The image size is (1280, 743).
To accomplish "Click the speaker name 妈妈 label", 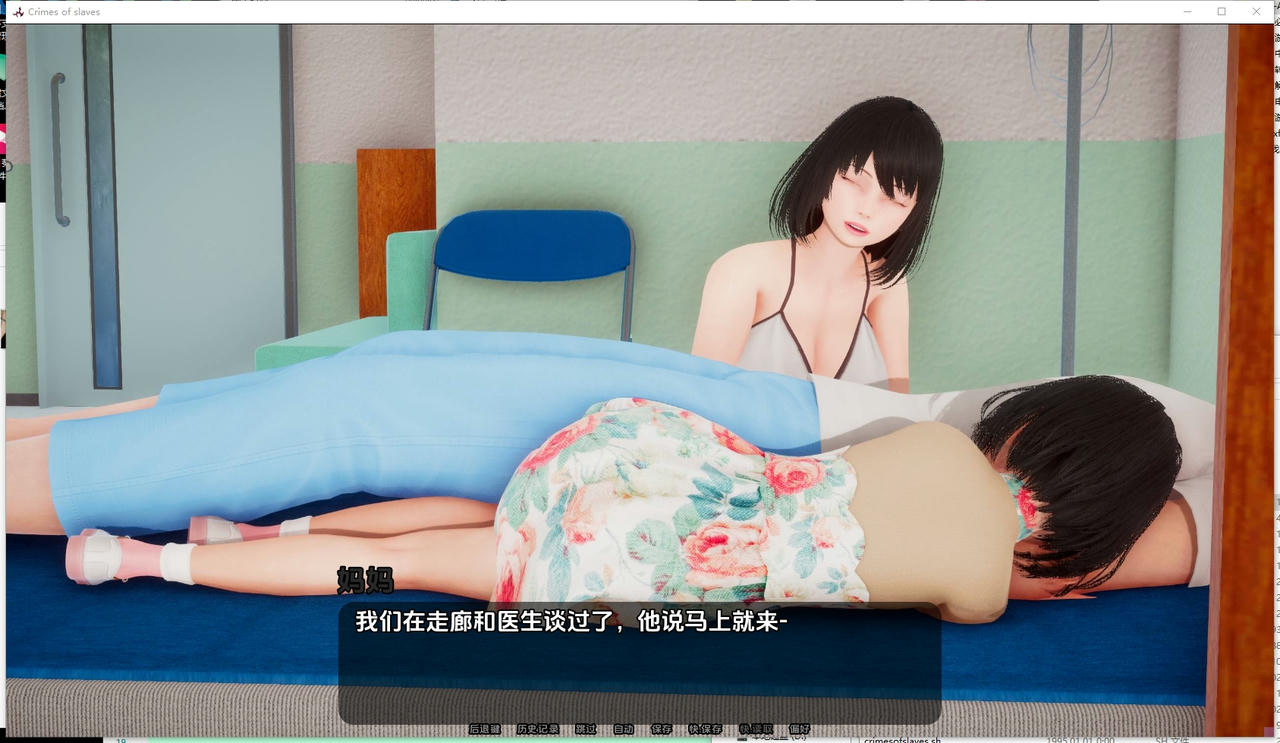I will coord(366,581).
